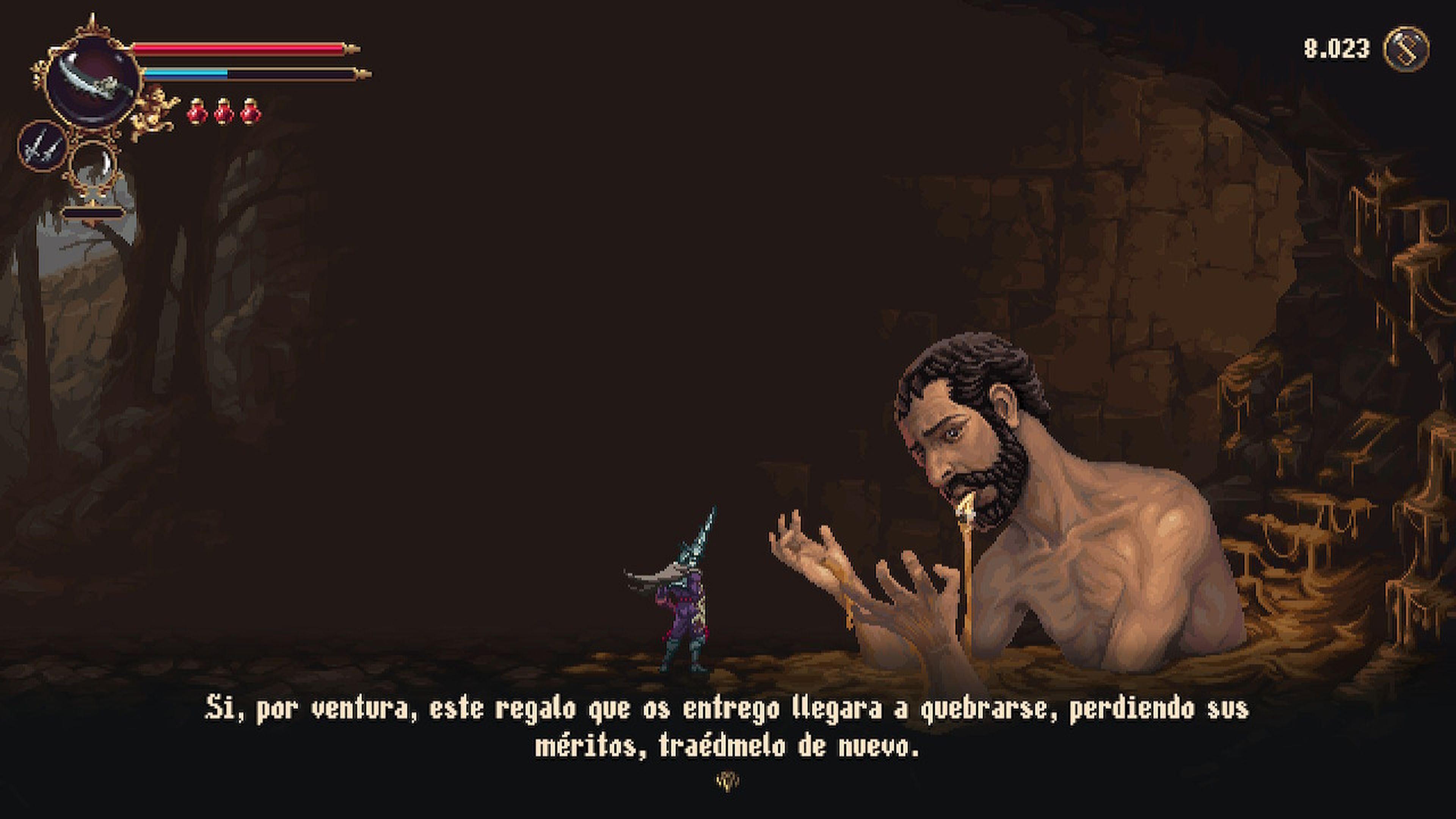Click the currency counter reading 8.023

(x=1337, y=48)
